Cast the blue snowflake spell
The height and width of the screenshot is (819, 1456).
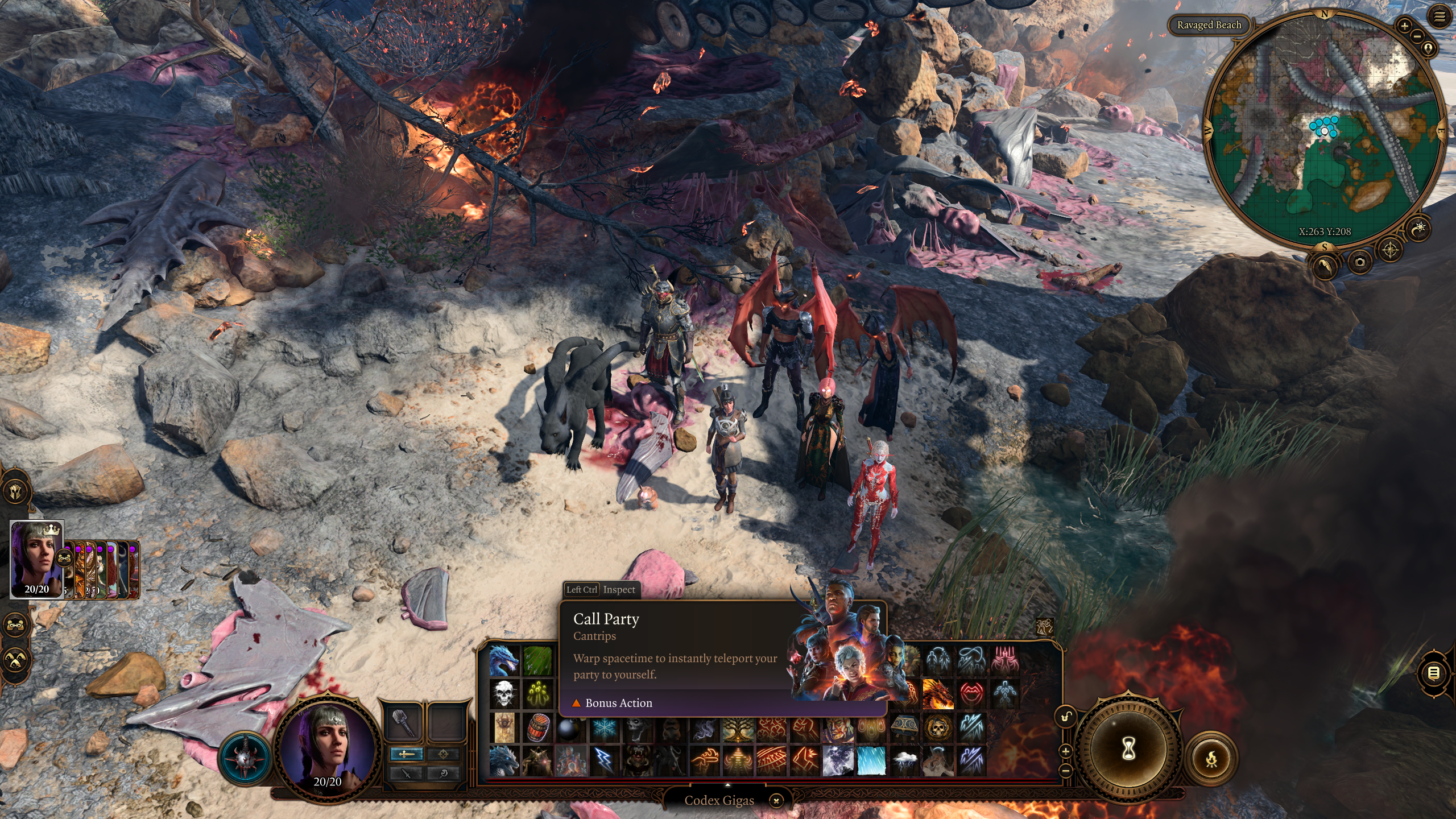604,728
